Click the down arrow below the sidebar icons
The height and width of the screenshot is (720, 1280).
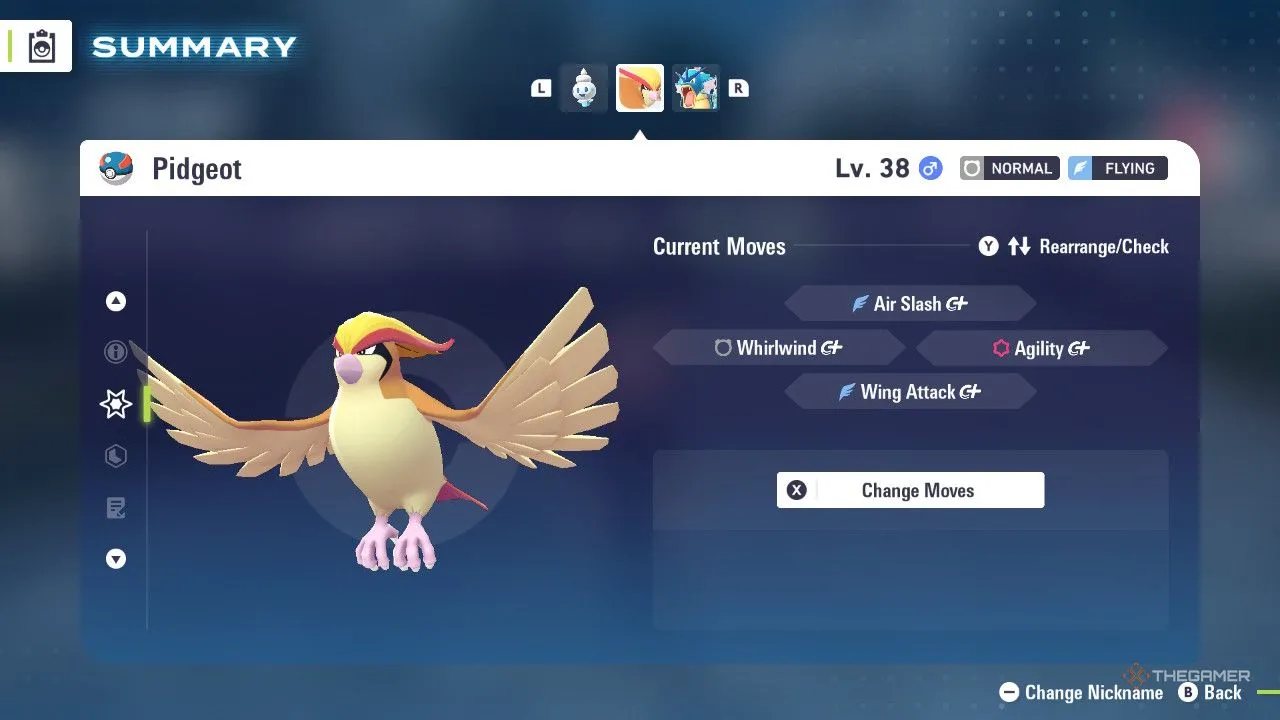(x=115, y=559)
